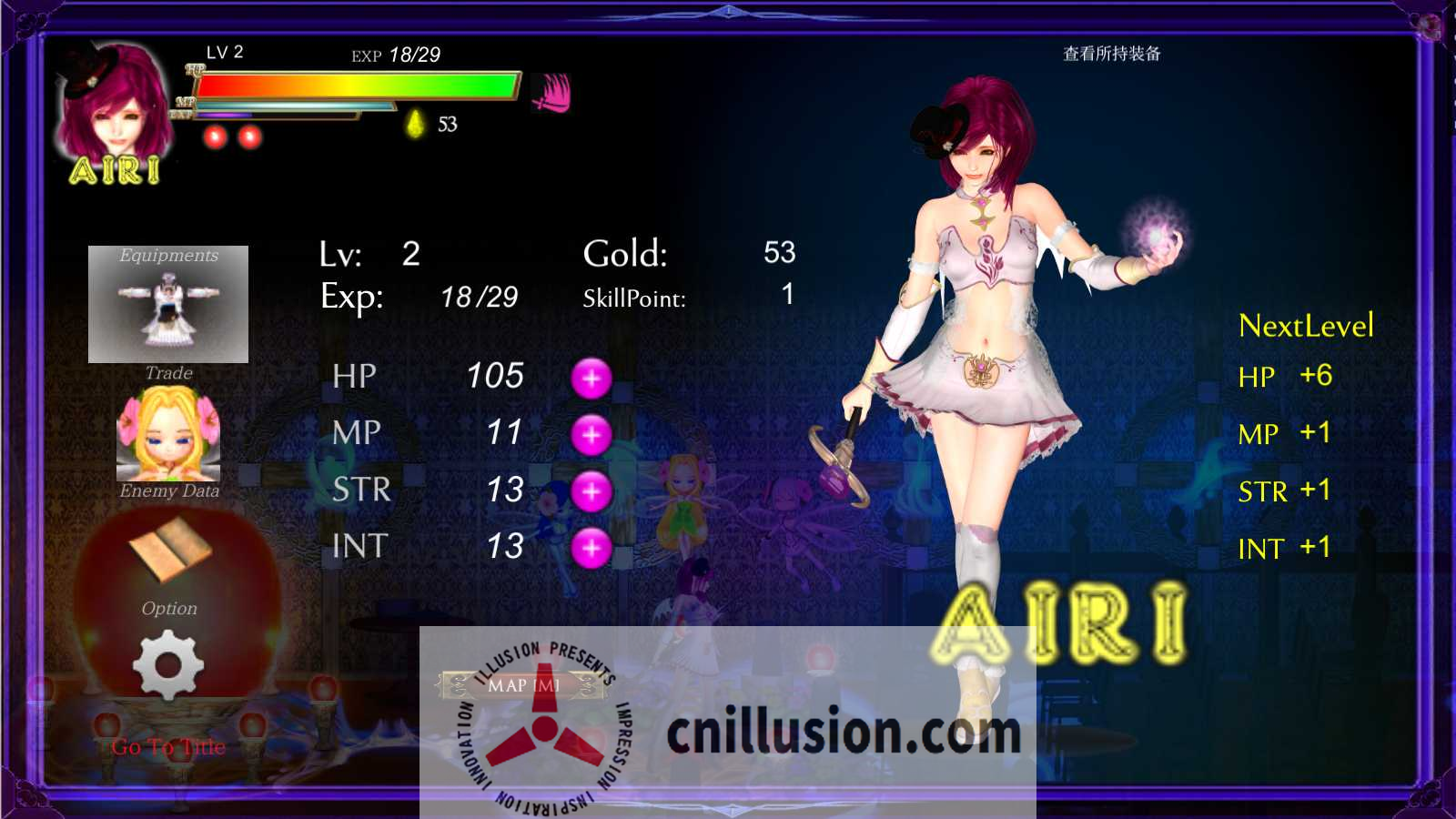Screen dimensions: 1456x819
Task: Increase MP with its plus button
Action: coord(592,435)
